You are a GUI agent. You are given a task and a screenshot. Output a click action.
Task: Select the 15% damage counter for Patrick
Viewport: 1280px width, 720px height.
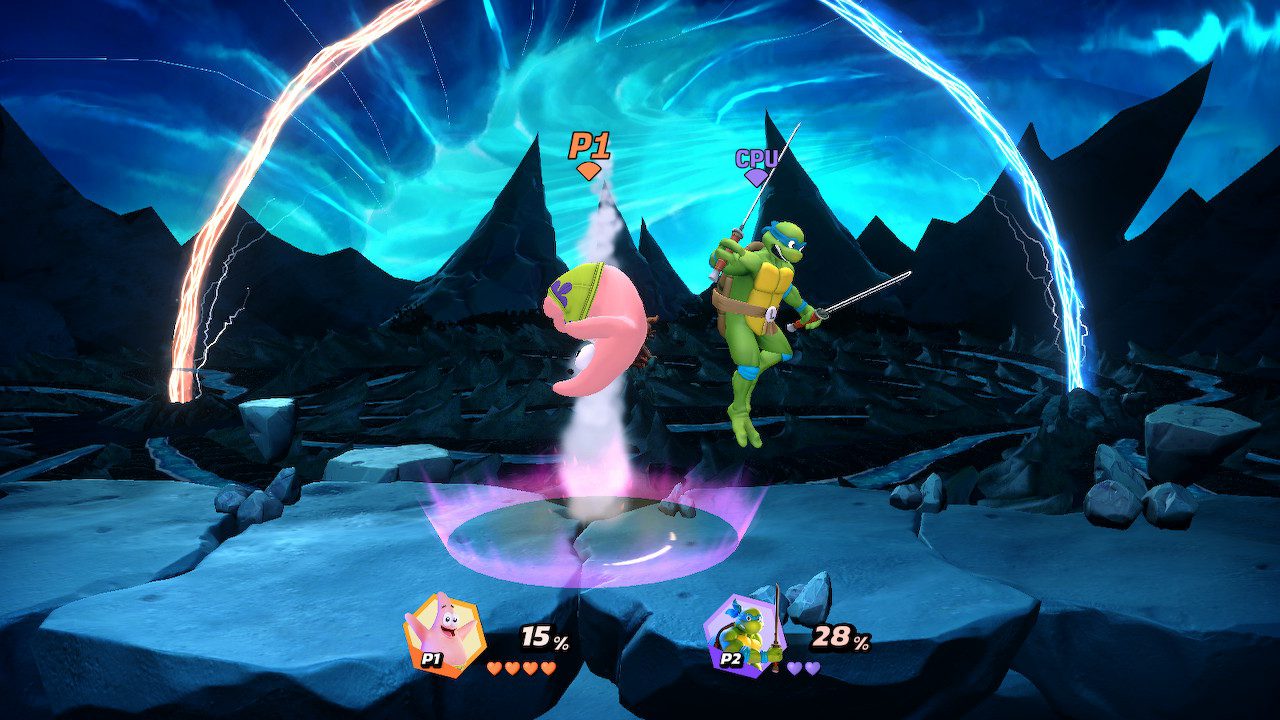coord(541,634)
